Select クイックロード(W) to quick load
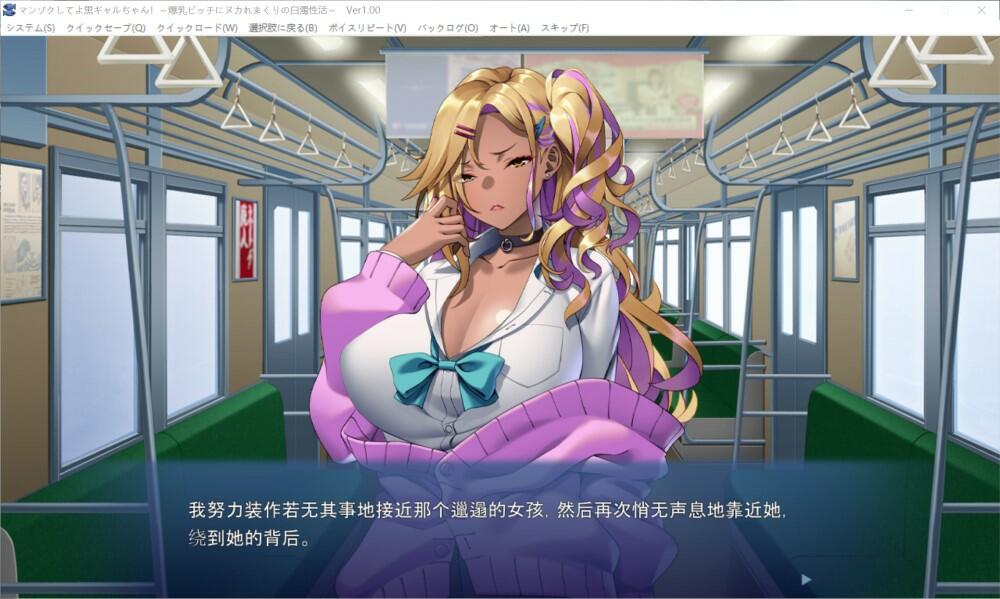1000x599 pixels. [197, 28]
